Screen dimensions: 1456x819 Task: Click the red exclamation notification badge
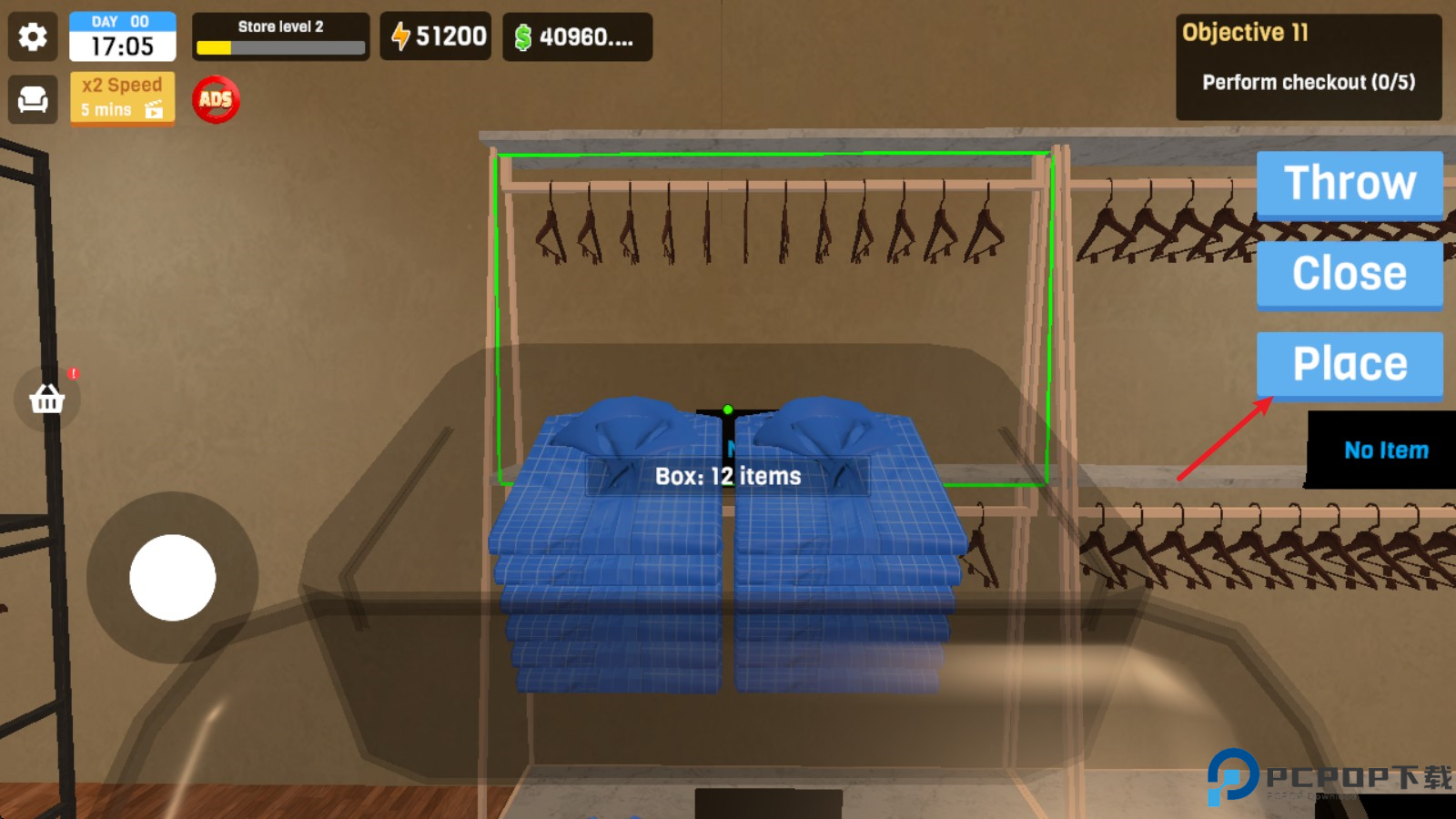[x=75, y=372]
